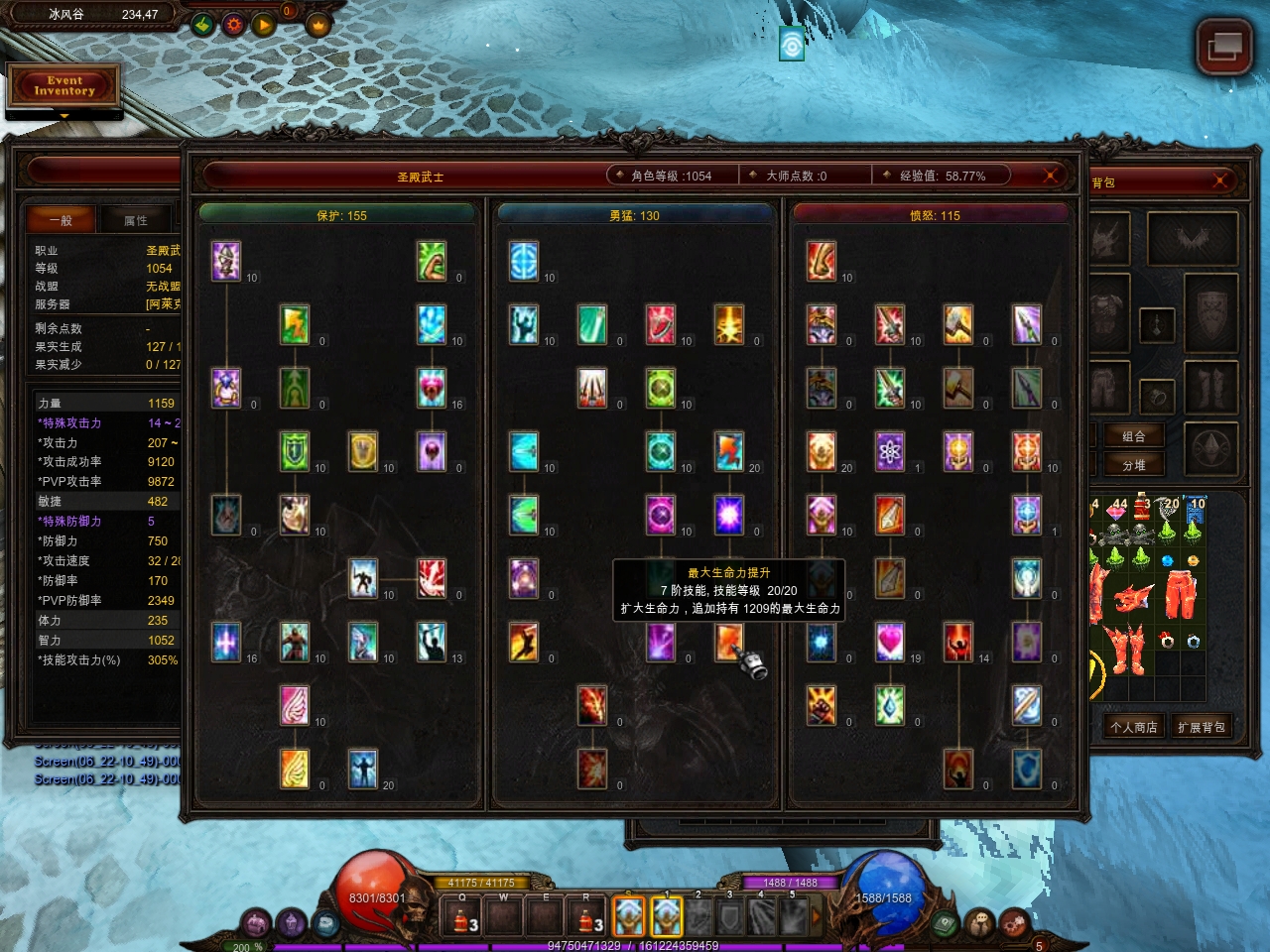Screen dimensions: 1270x952
Task: Select the red potion in Q slot
Action: point(461,919)
